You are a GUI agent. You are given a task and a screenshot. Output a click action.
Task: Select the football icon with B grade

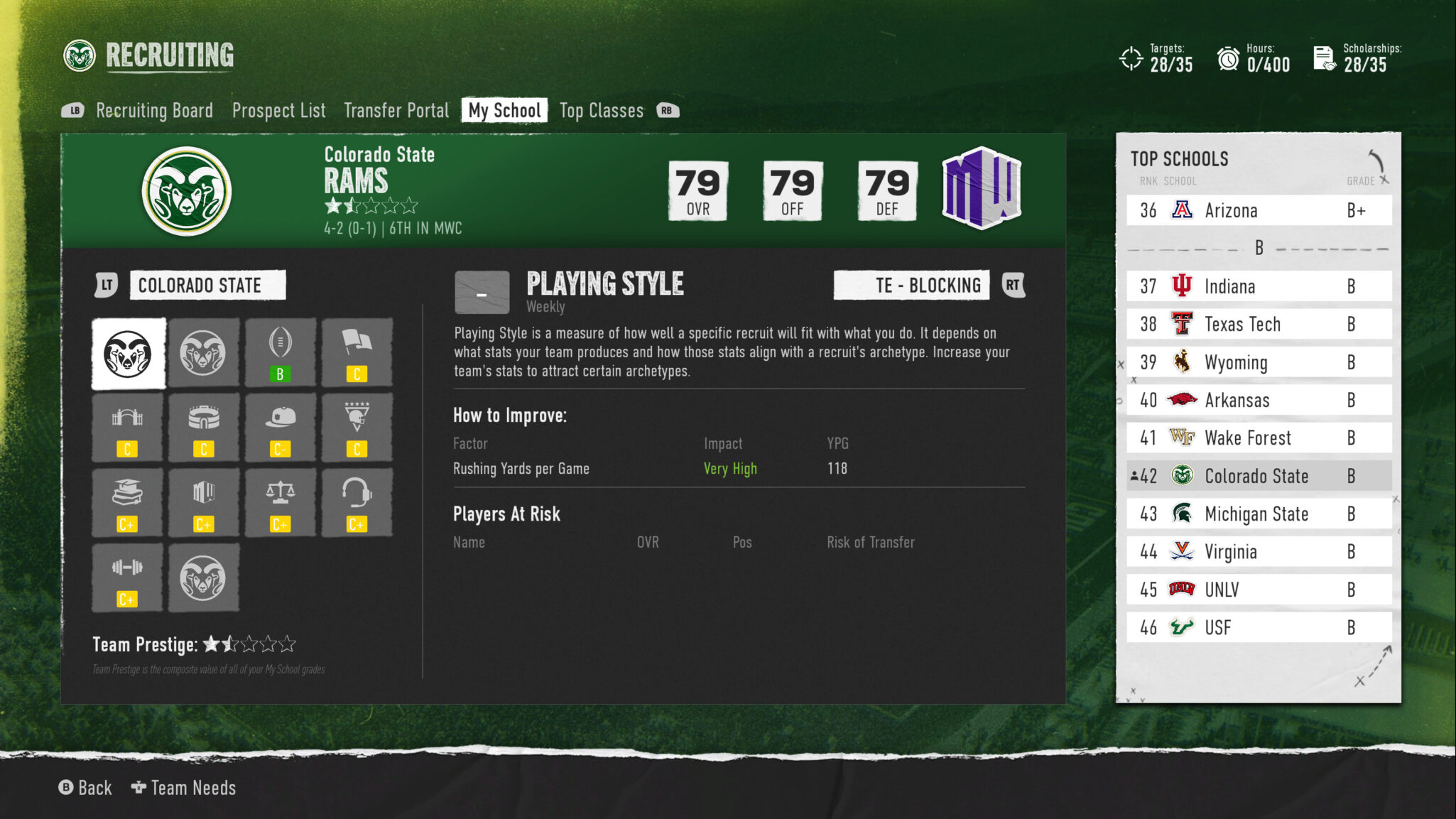click(x=280, y=353)
